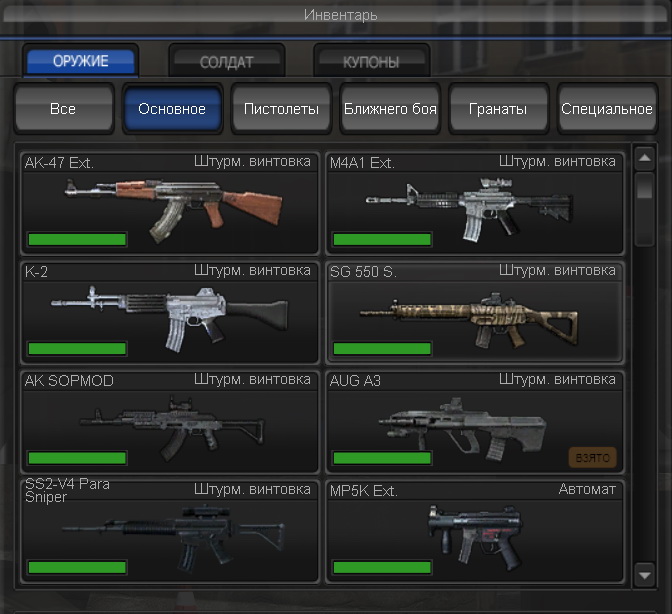672x614 pixels.
Task: Select the SG 550 S. rifle
Action: [474, 312]
